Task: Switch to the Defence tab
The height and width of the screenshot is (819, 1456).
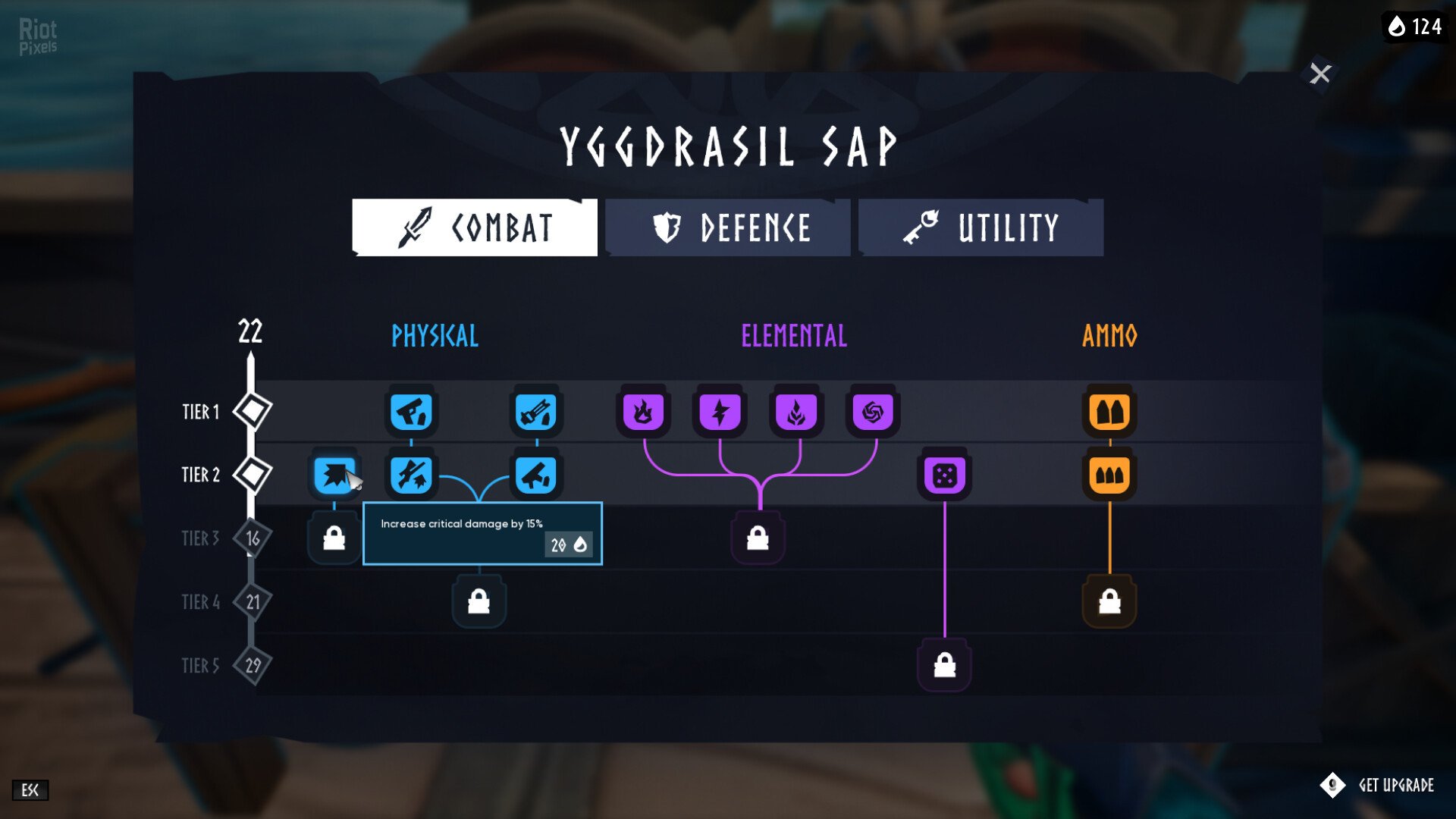Action: (728, 227)
